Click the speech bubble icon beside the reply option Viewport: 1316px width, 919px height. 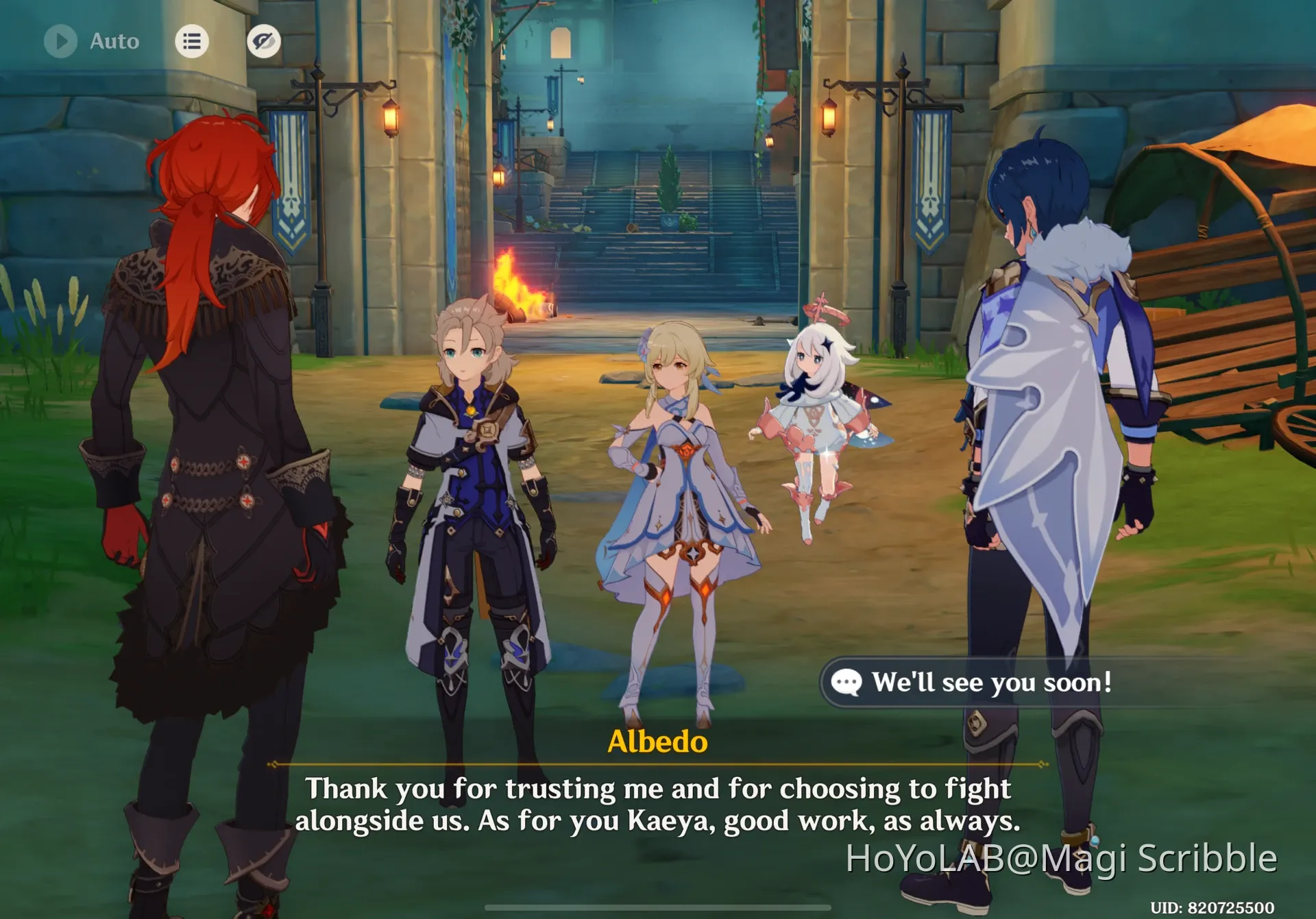click(848, 682)
